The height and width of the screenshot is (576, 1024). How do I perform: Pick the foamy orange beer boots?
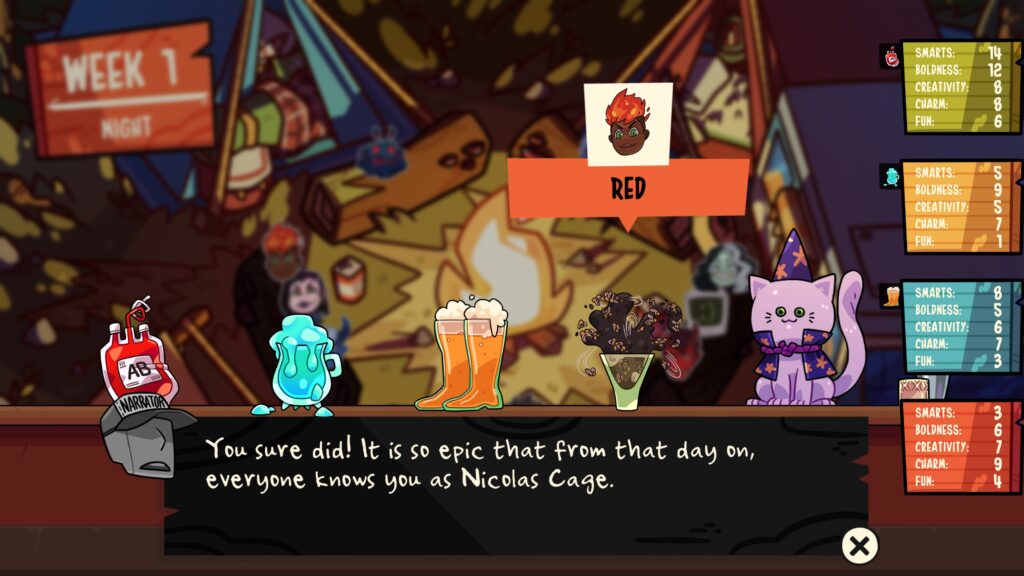tap(470, 353)
